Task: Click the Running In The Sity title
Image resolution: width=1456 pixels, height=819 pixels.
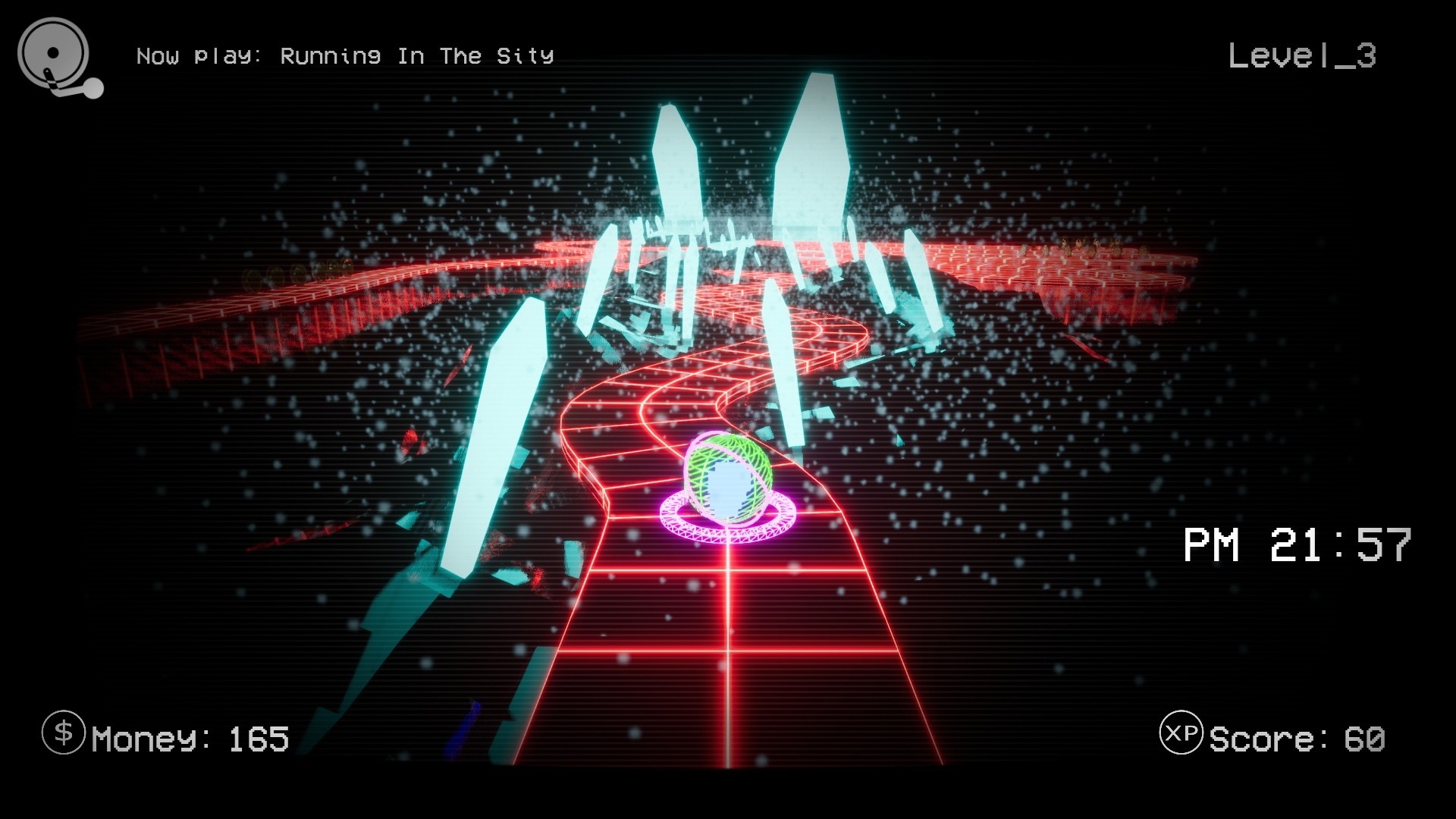Action: tap(417, 55)
